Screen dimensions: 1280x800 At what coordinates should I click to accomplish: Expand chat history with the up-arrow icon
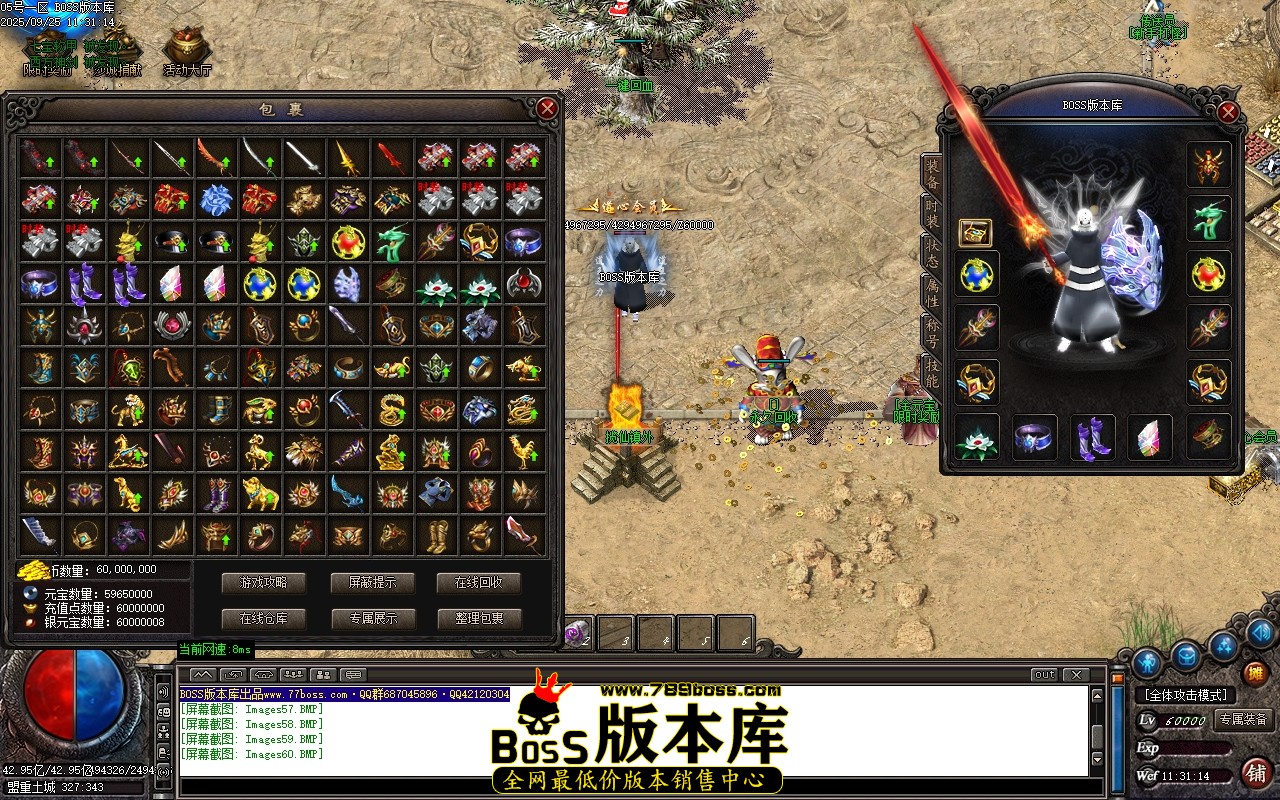click(202, 673)
